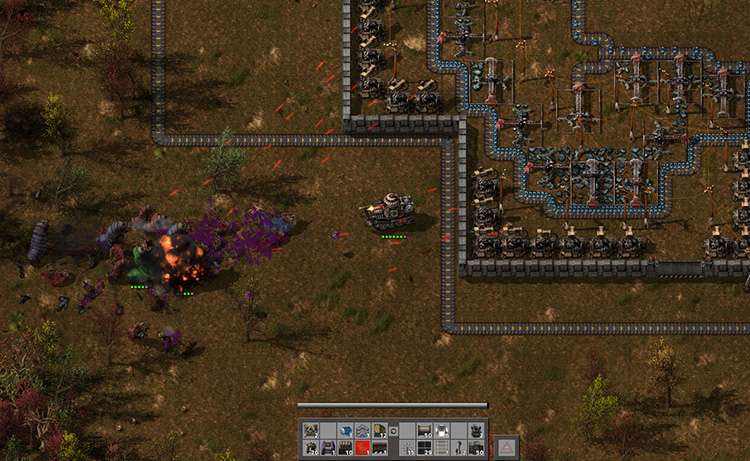The height and width of the screenshot is (461, 750).
Task: Click the red triangle button
Action: click(507, 447)
